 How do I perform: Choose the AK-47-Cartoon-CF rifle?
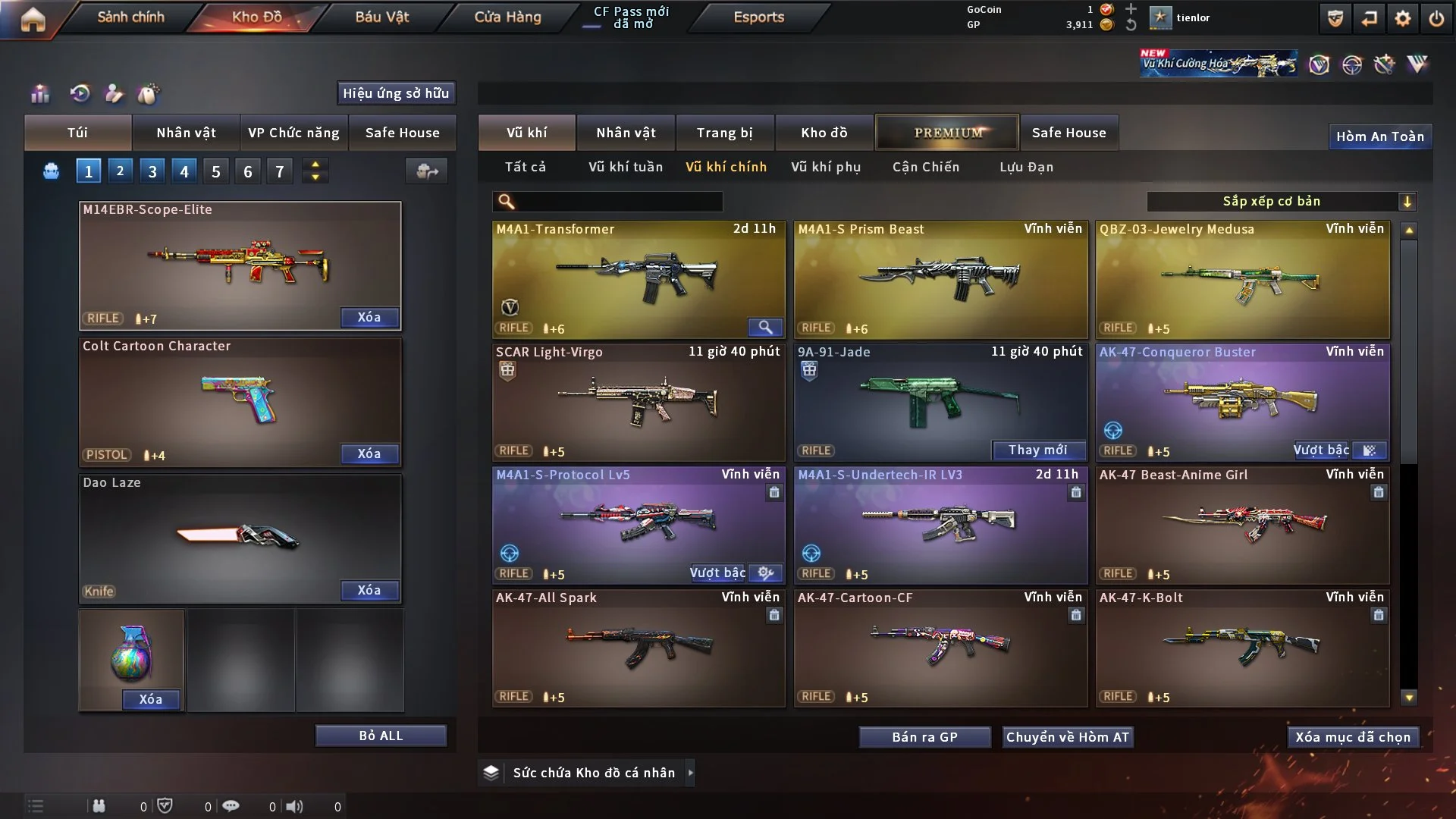click(x=940, y=648)
